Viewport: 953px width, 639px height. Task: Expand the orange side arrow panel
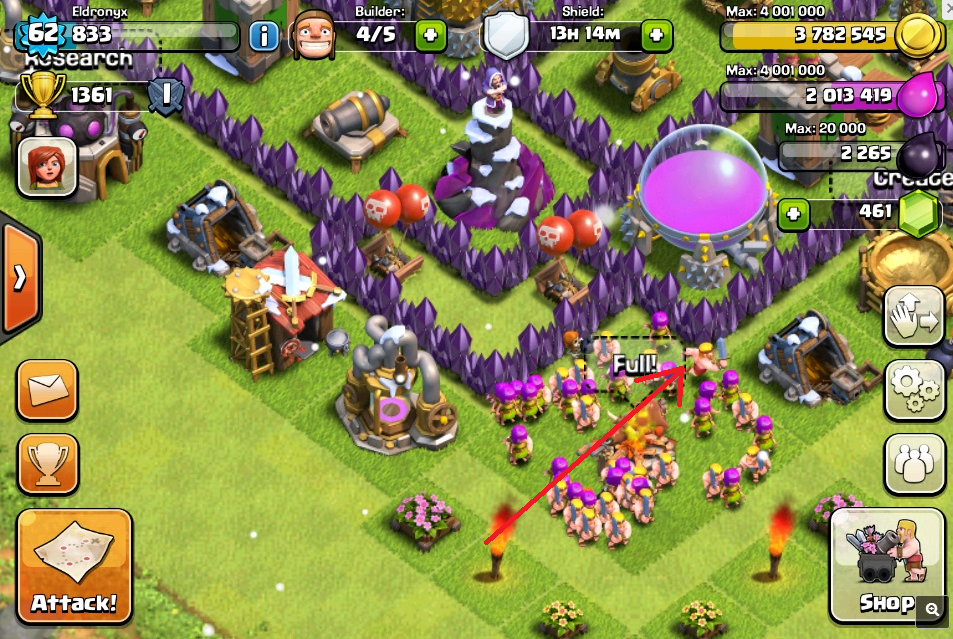(19, 278)
